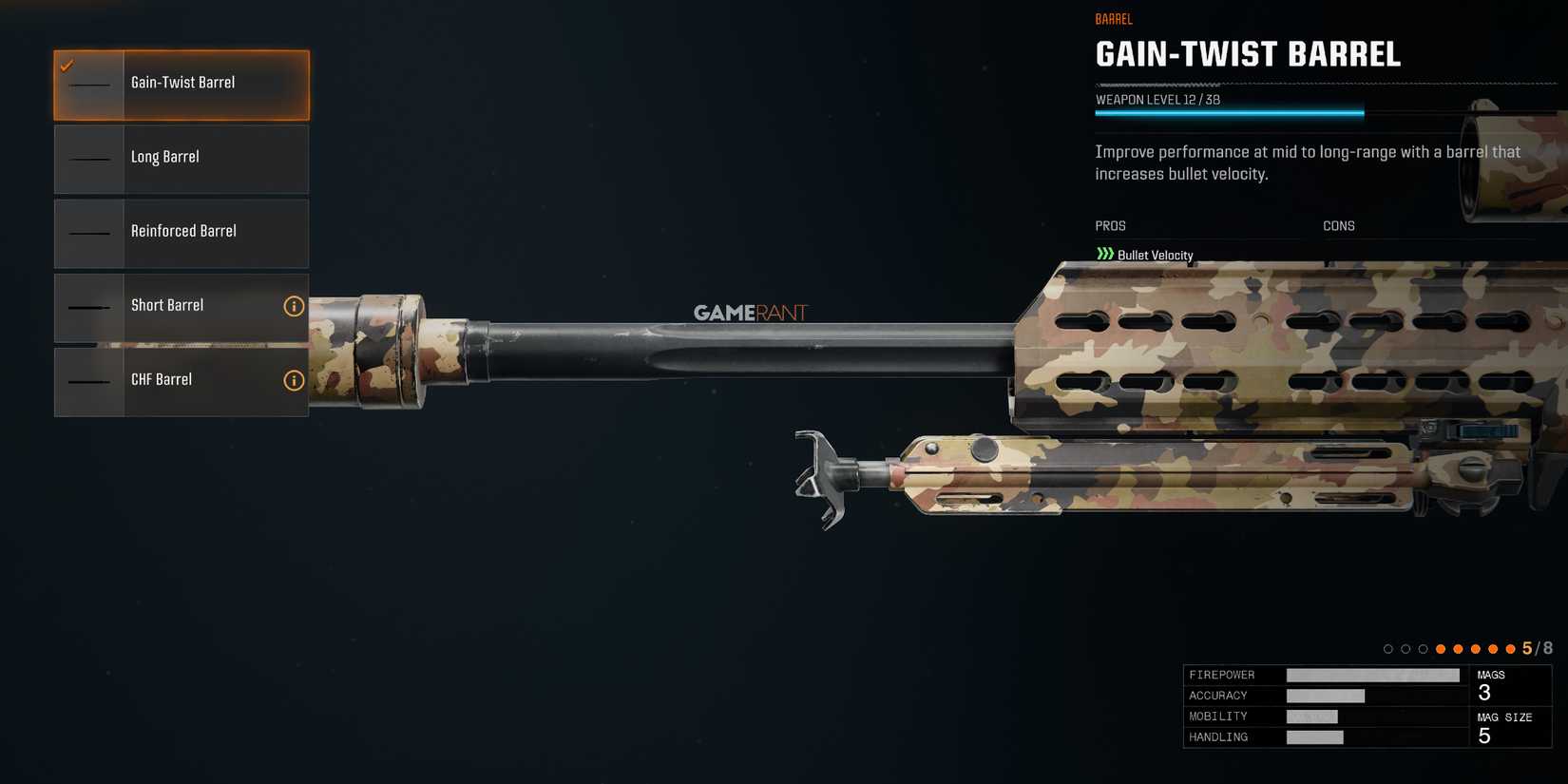Open the Short Barrel info icon

pyautogui.click(x=294, y=306)
